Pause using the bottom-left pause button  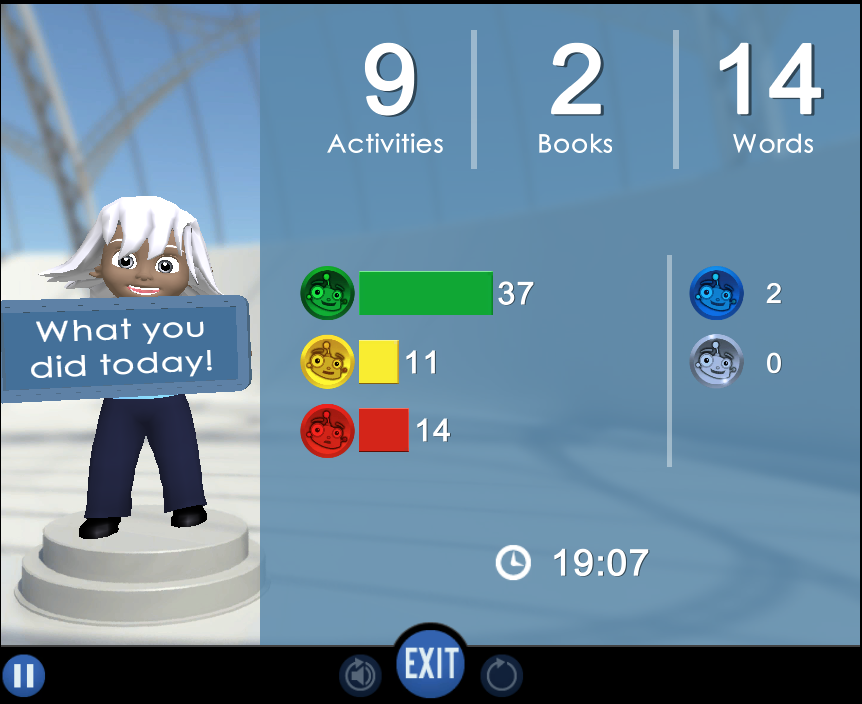tap(24, 677)
